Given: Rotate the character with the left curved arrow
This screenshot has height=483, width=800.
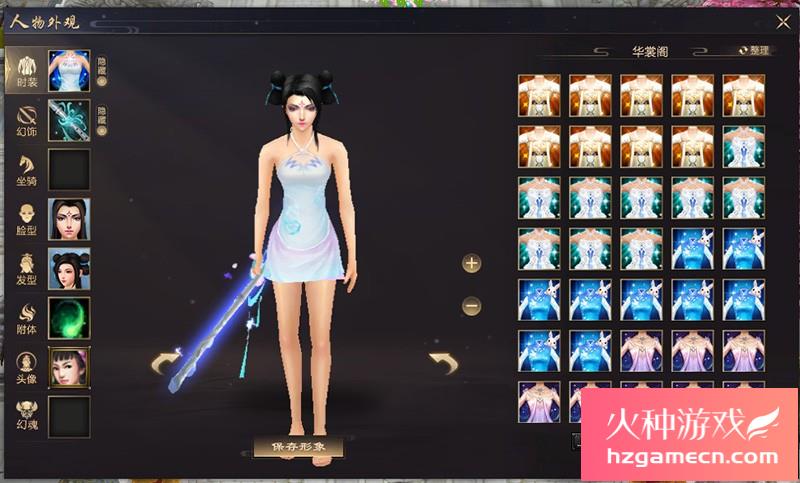Looking at the screenshot, I should click(166, 363).
